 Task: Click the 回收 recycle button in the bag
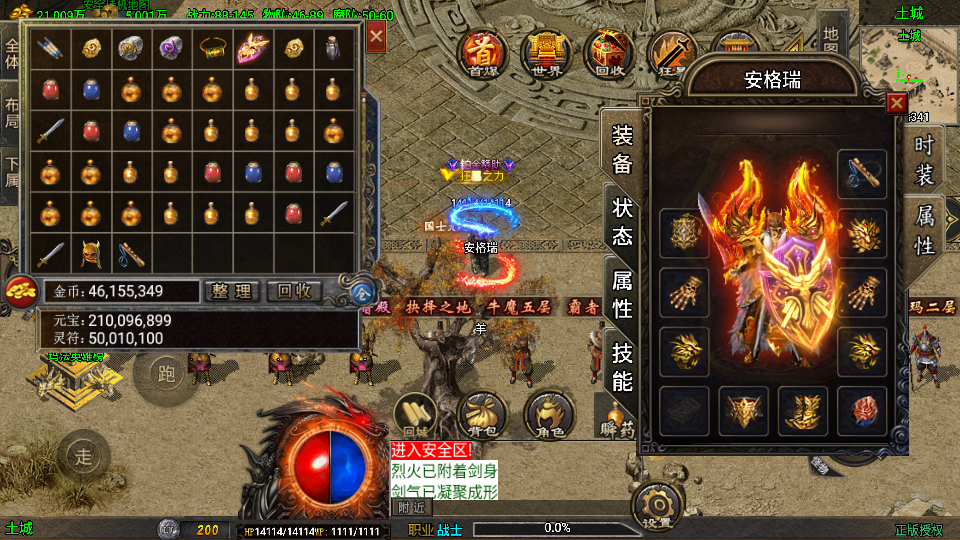[x=295, y=291]
